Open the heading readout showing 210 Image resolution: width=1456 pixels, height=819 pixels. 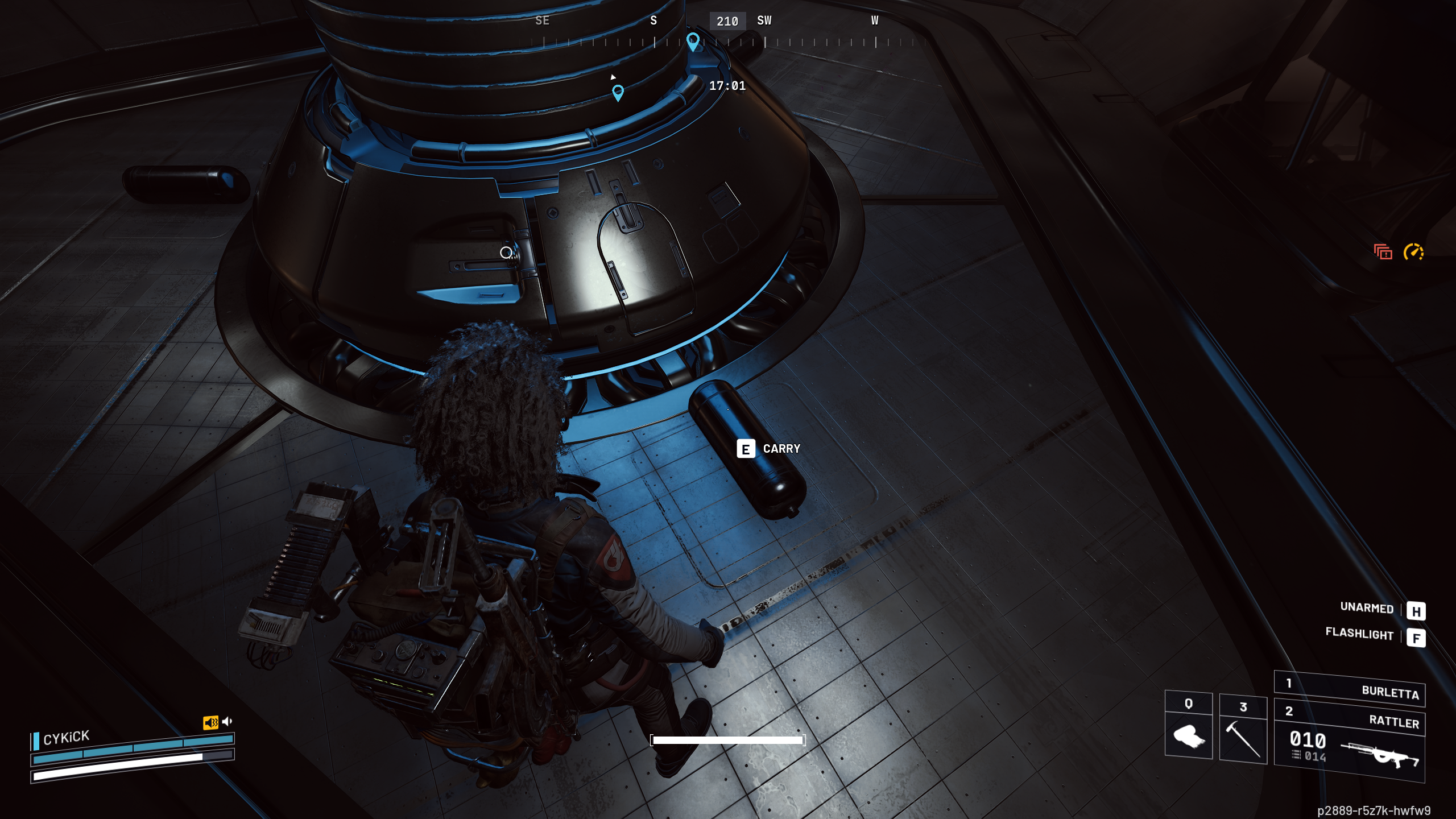pos(727,21)
